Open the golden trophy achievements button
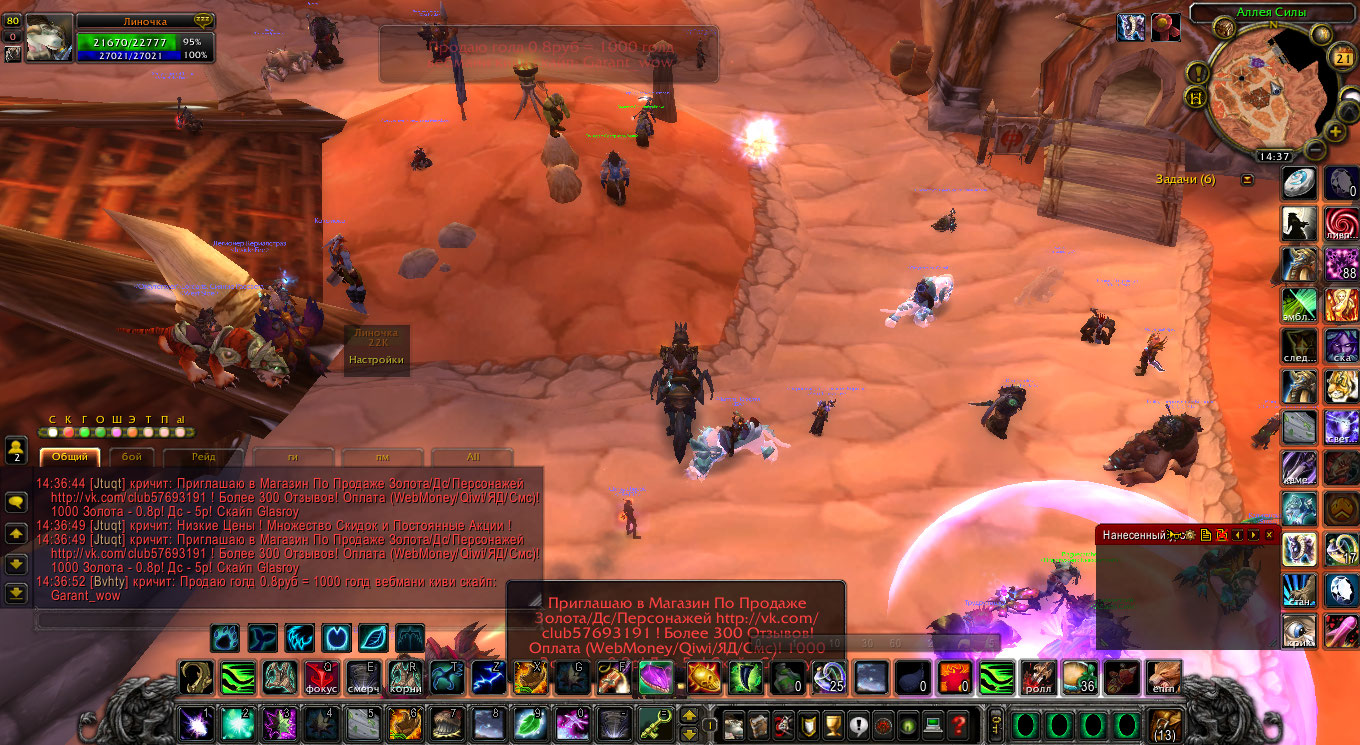Viewport: 1360px width, 745px height. click(832, 724)
